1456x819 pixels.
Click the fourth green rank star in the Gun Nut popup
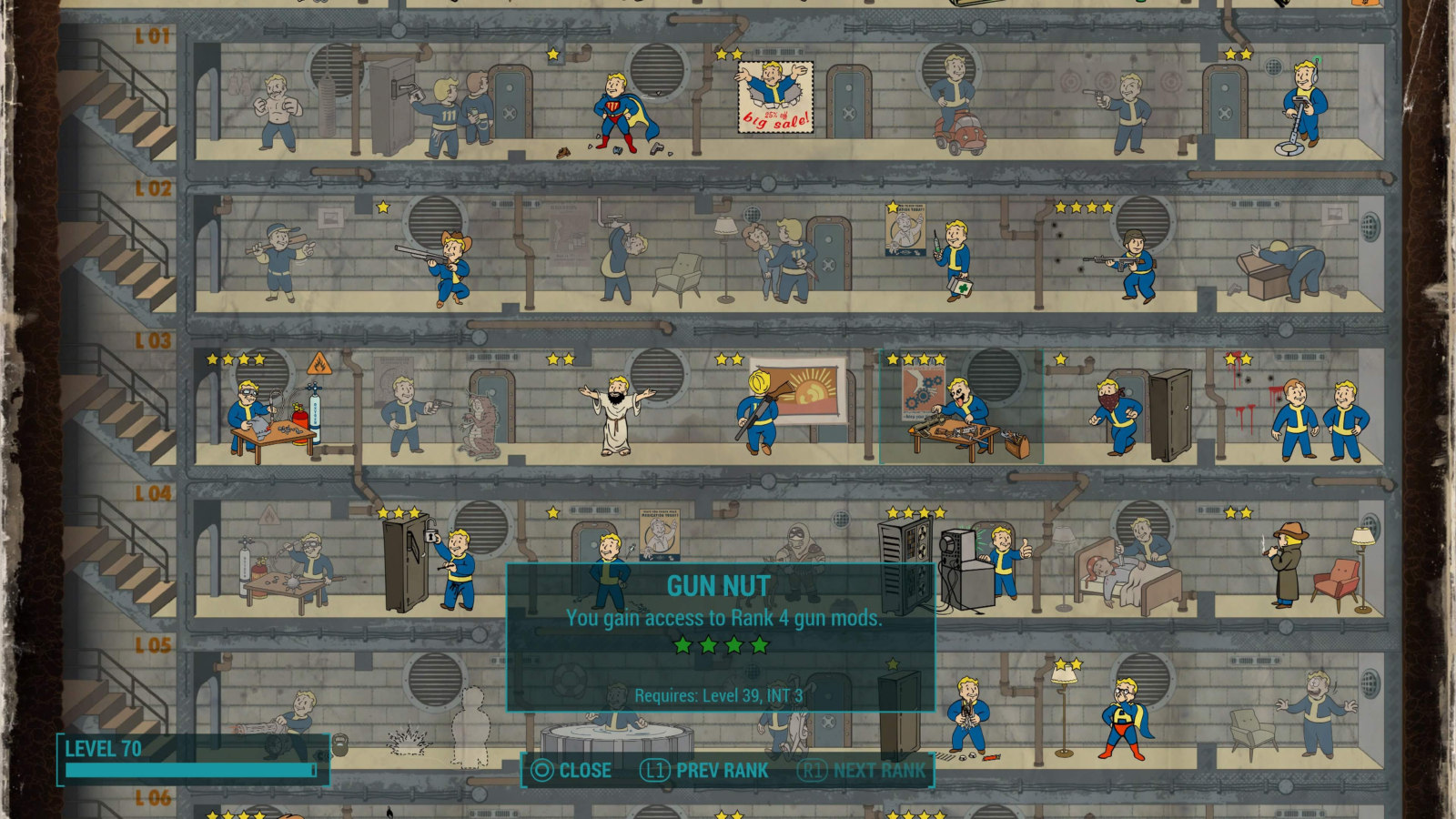pyautogui.click(x=759, y=642)
